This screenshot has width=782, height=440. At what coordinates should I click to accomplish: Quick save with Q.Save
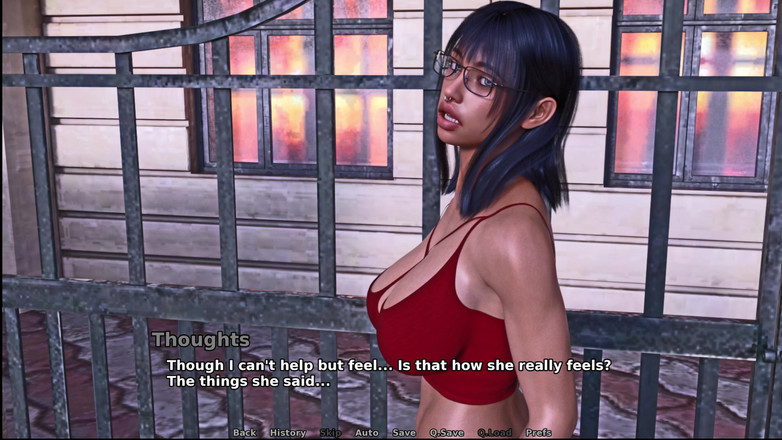click(446, 433)
